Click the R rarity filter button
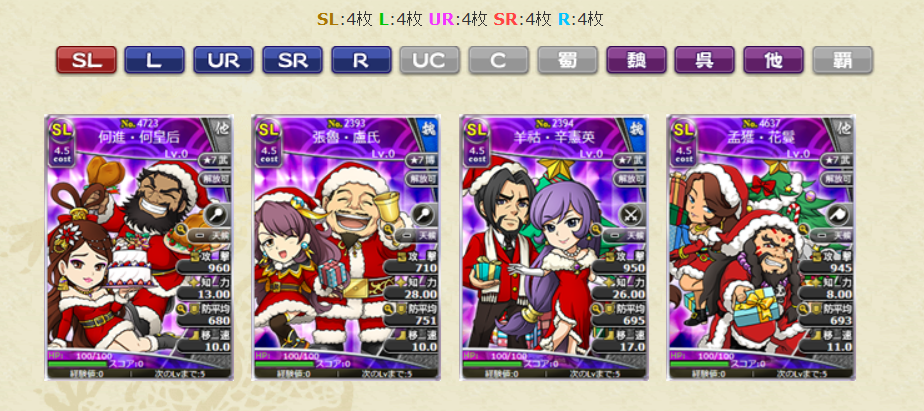Viewport: 924px width, 411px height. click(x=361, y=60)
